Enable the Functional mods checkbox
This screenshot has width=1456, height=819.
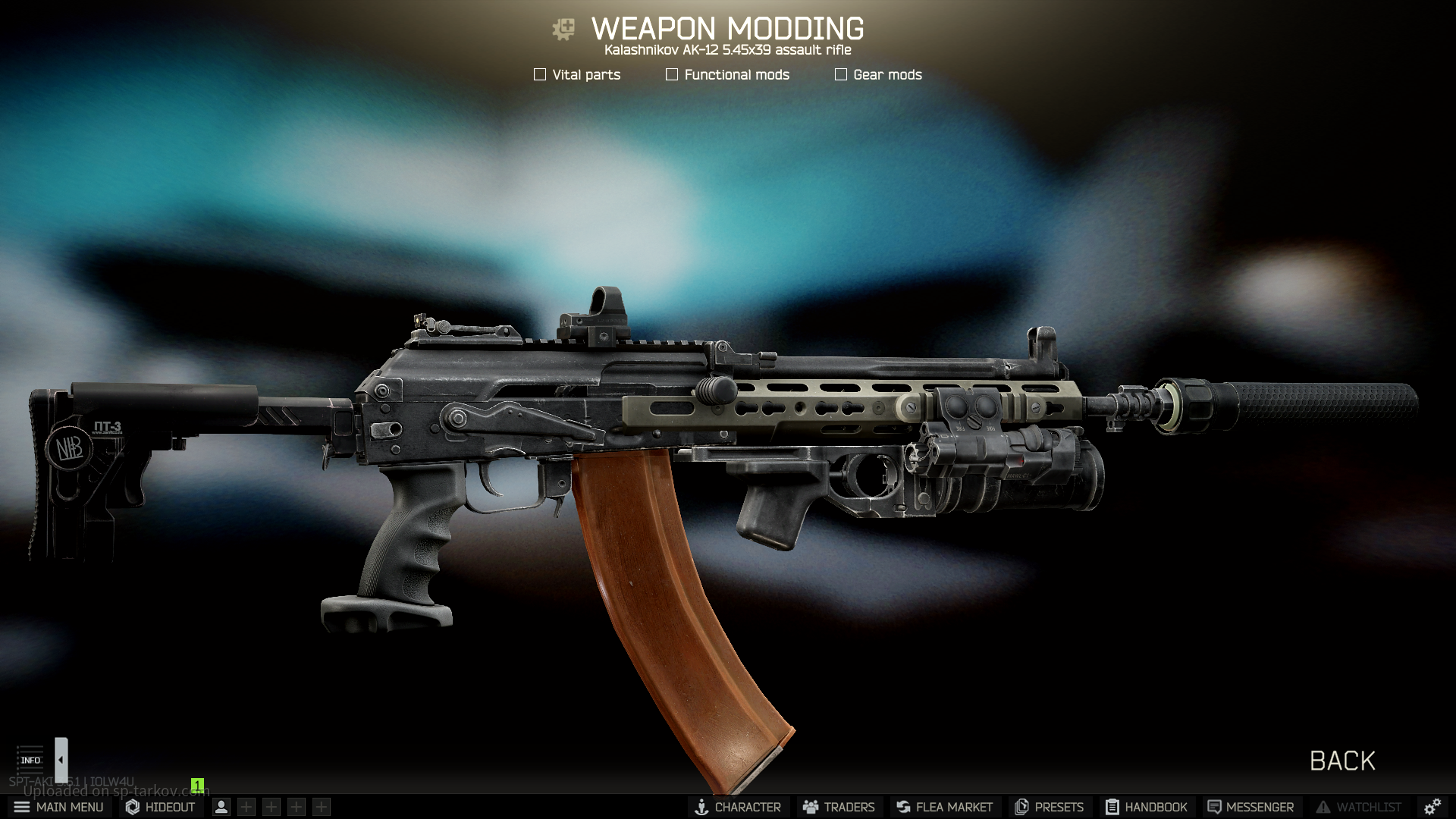click(672, 74)
